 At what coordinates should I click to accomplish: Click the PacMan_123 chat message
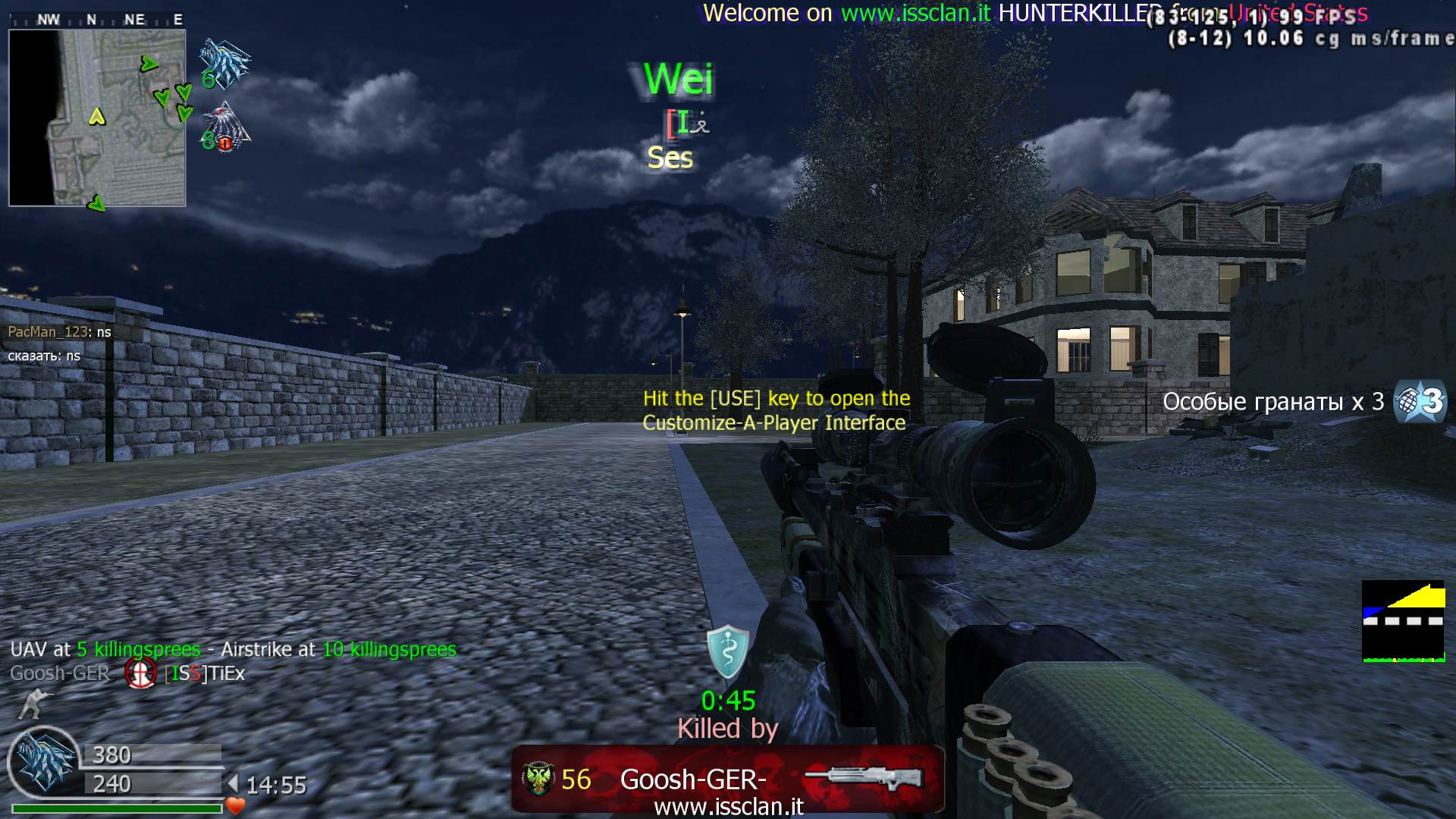tap(59, 332)
